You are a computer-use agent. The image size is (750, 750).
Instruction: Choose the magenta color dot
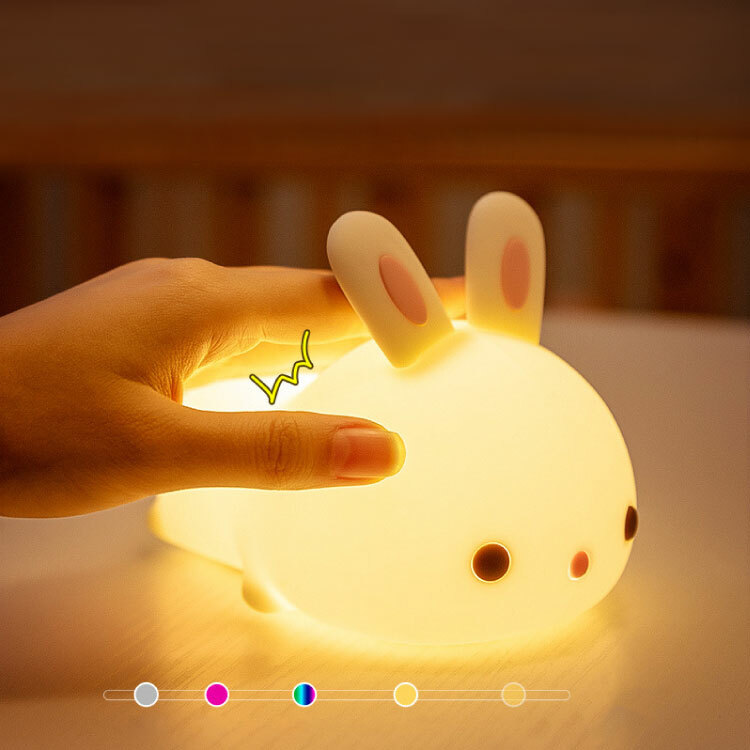click(x=217, y=694)
